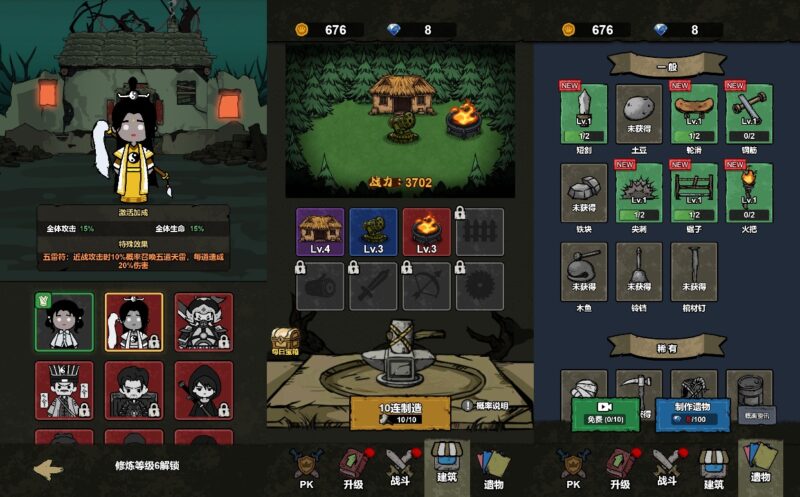This screenshot has height=497, width=800.
Task: Open the 每日宝箱 daily treasure chest
Action: (286, 342)
